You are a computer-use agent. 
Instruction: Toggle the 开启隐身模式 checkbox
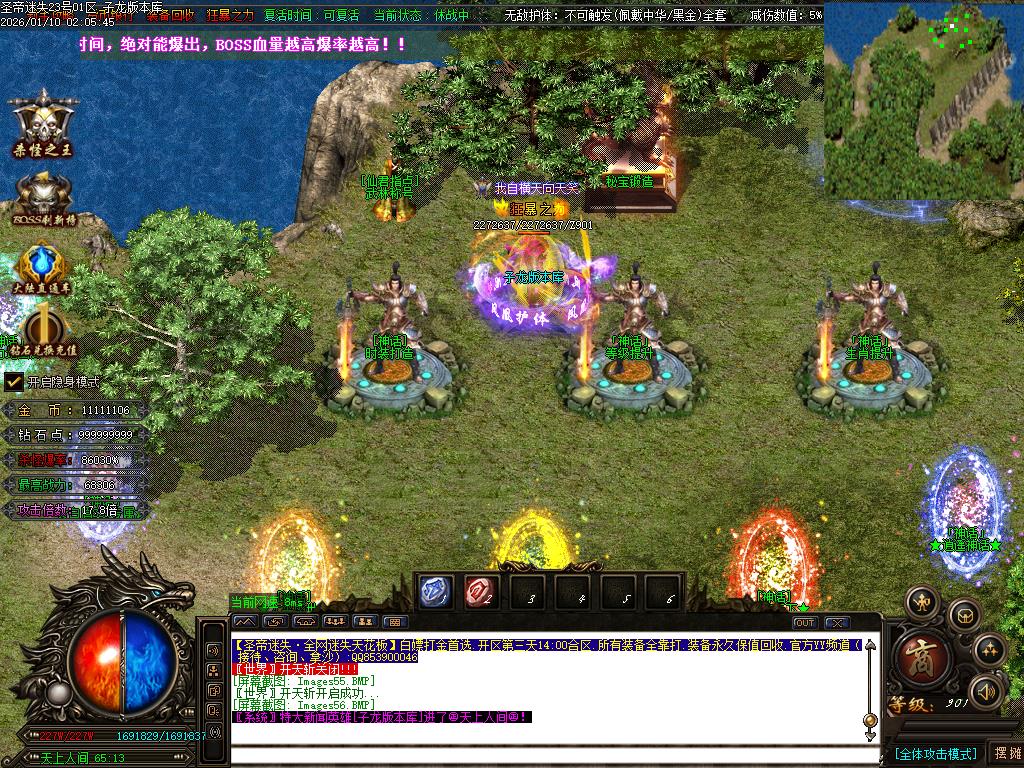coord(14,381)
